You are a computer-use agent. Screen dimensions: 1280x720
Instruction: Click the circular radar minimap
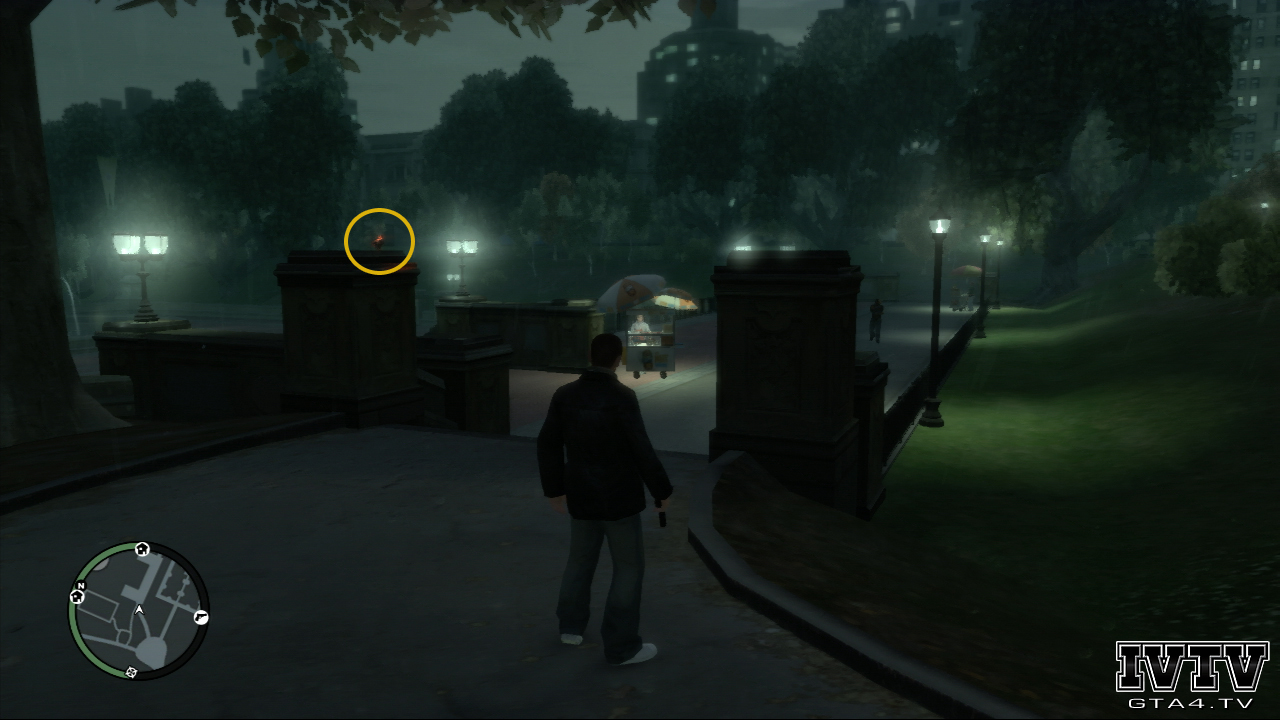click(x=139, y=611)
